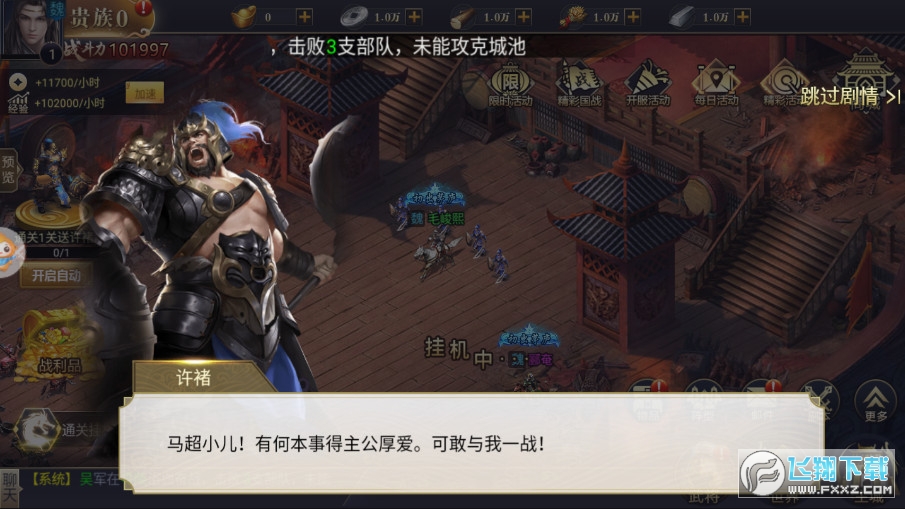905x509 pixels.
Task: Open the 预览 preview tab
Action: coord(9,170)
